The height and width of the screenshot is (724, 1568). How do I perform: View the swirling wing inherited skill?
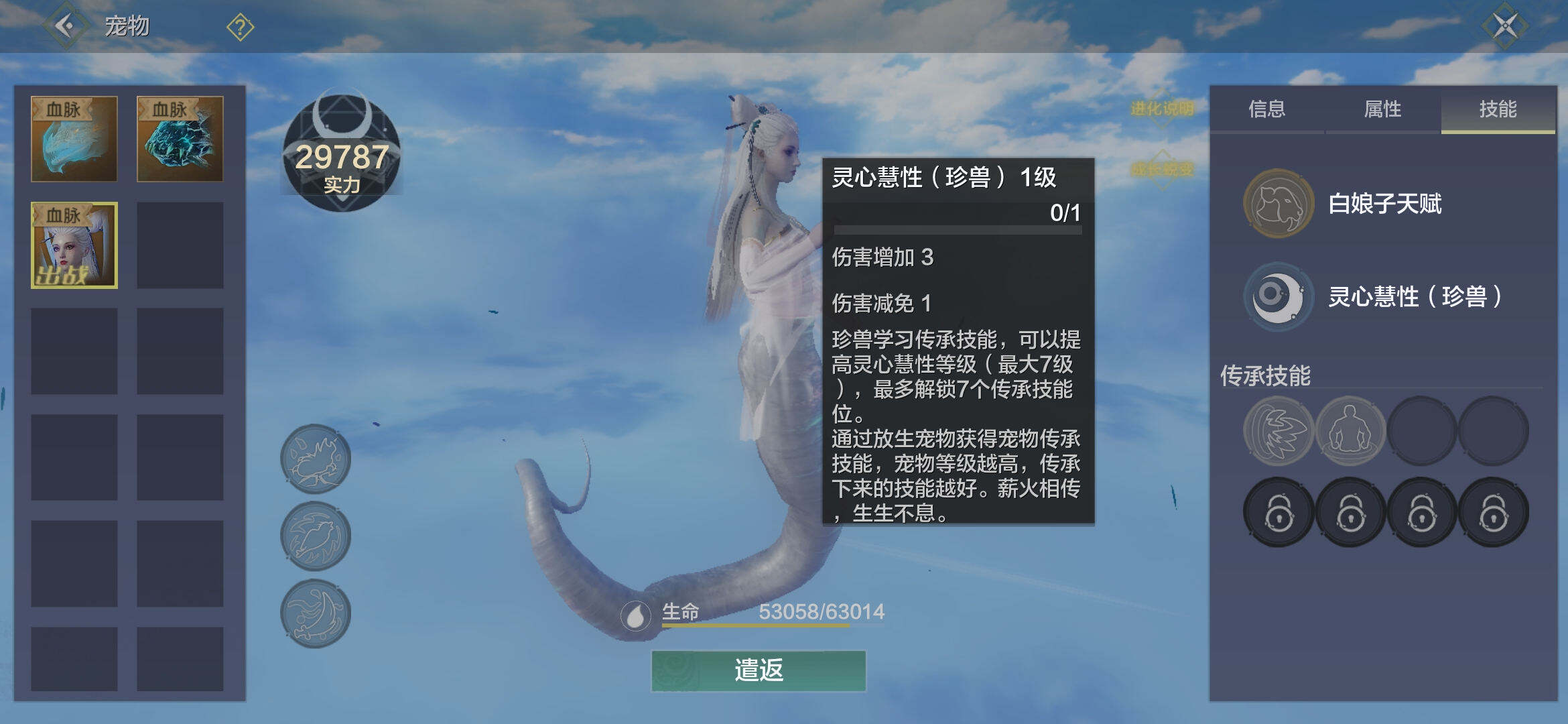click(x=1278, y=430)
